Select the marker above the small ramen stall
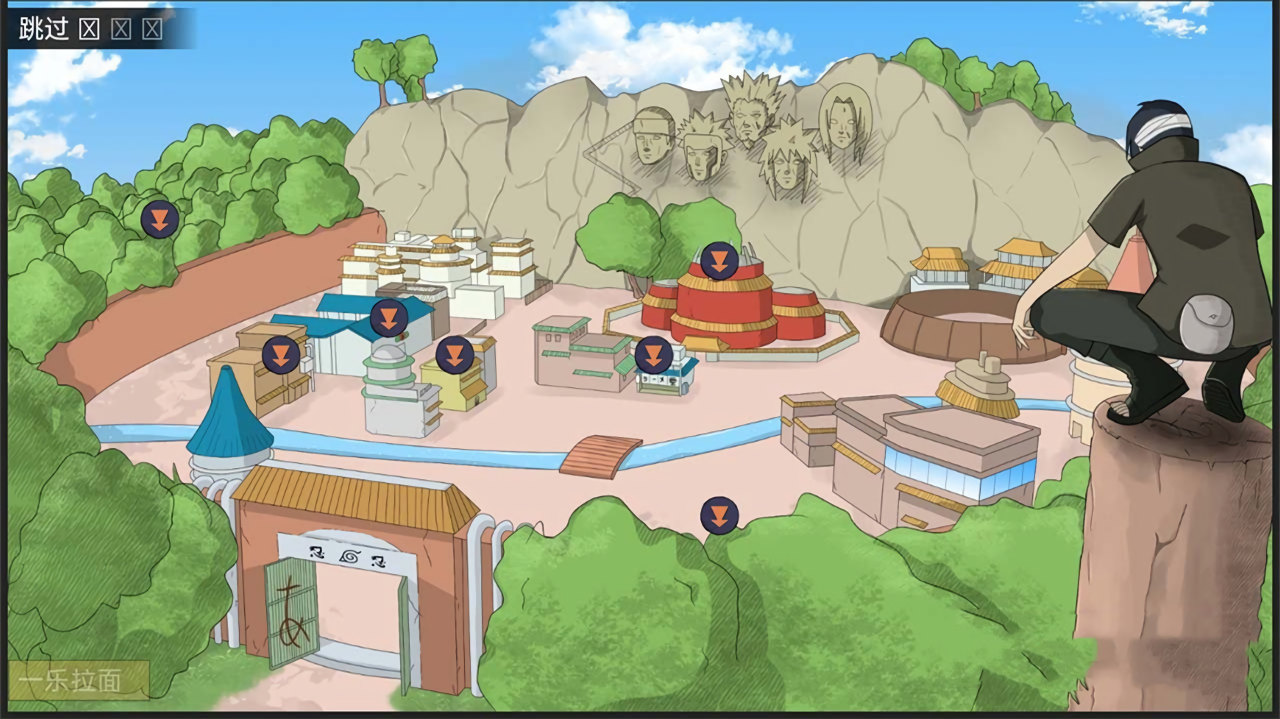The height and width of the screenshot is (719, 1280). click(x=654, y=354)
